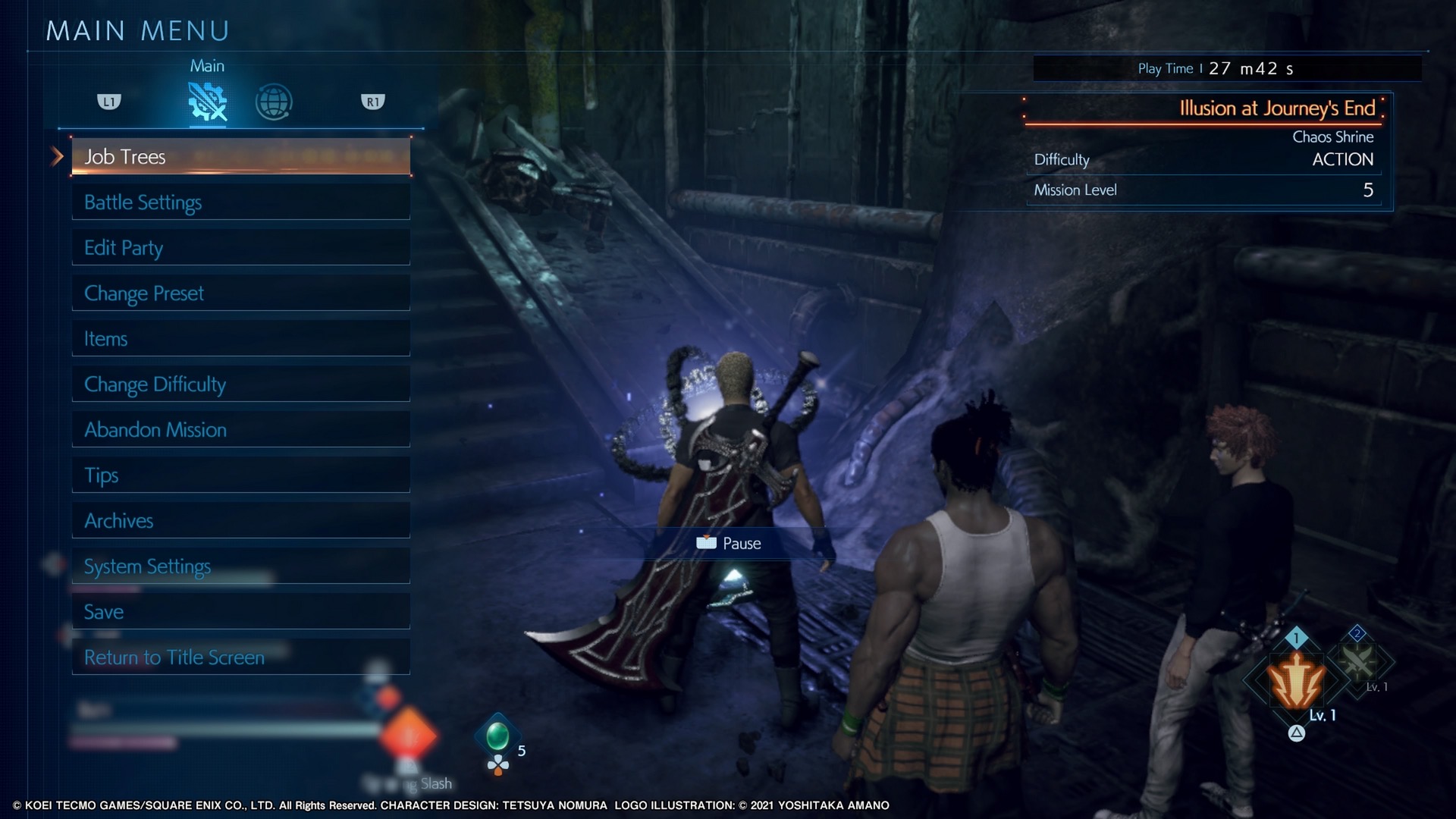Choose Edit Party option
Screen dimensions: 1456x819
(x=240, y=248)
